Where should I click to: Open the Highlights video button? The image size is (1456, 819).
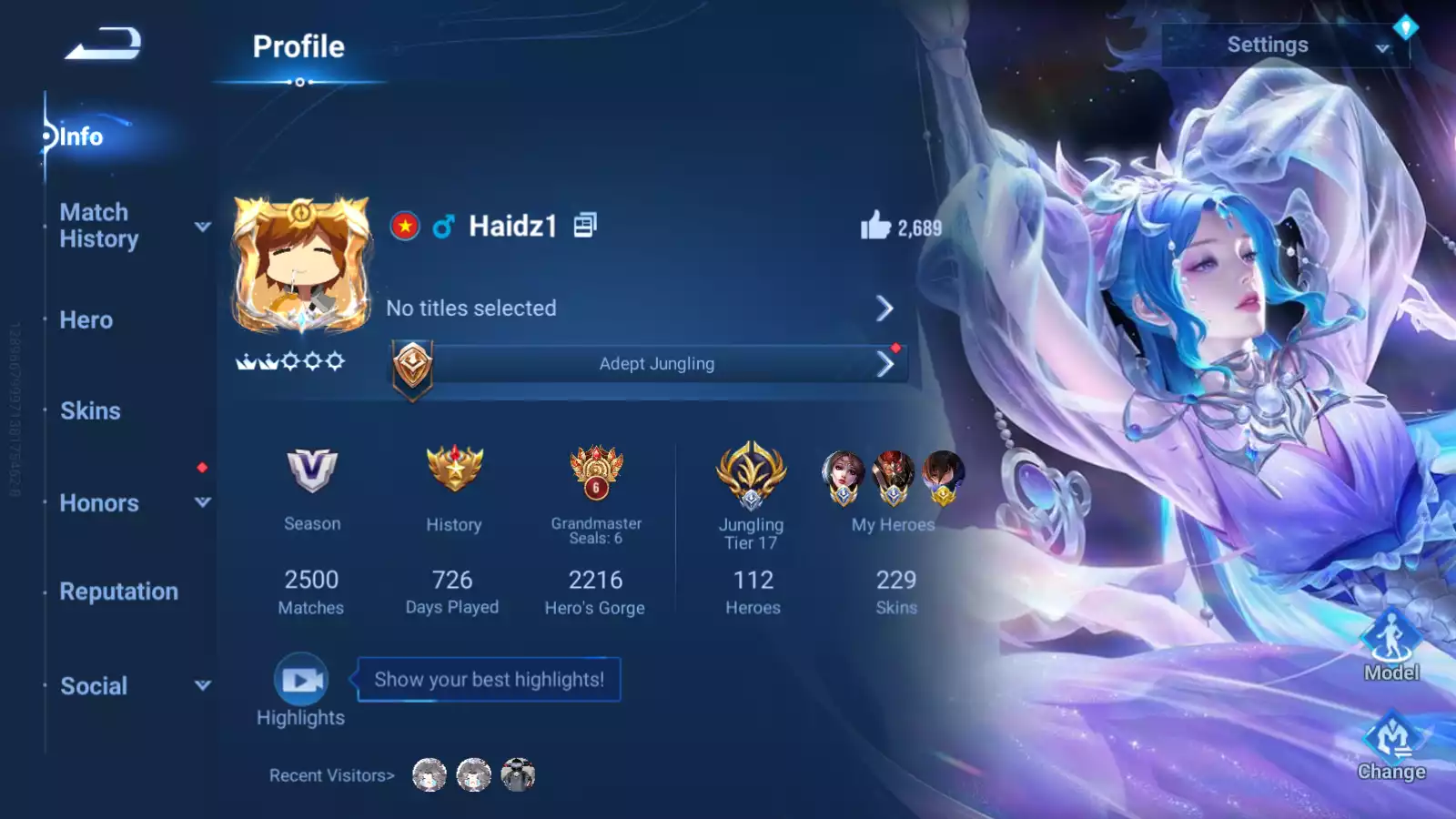pyautogui.click(x=301, y=680)
